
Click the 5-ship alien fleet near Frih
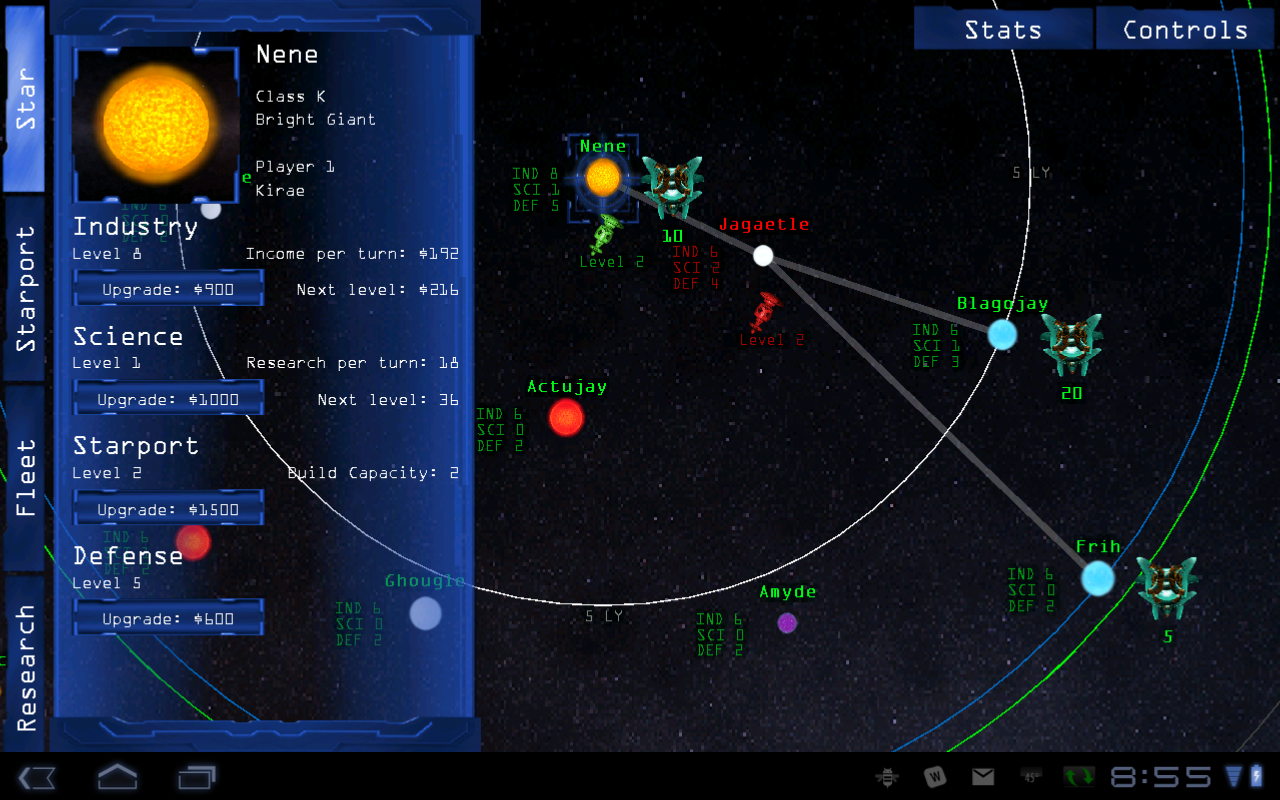[1167, 585]
